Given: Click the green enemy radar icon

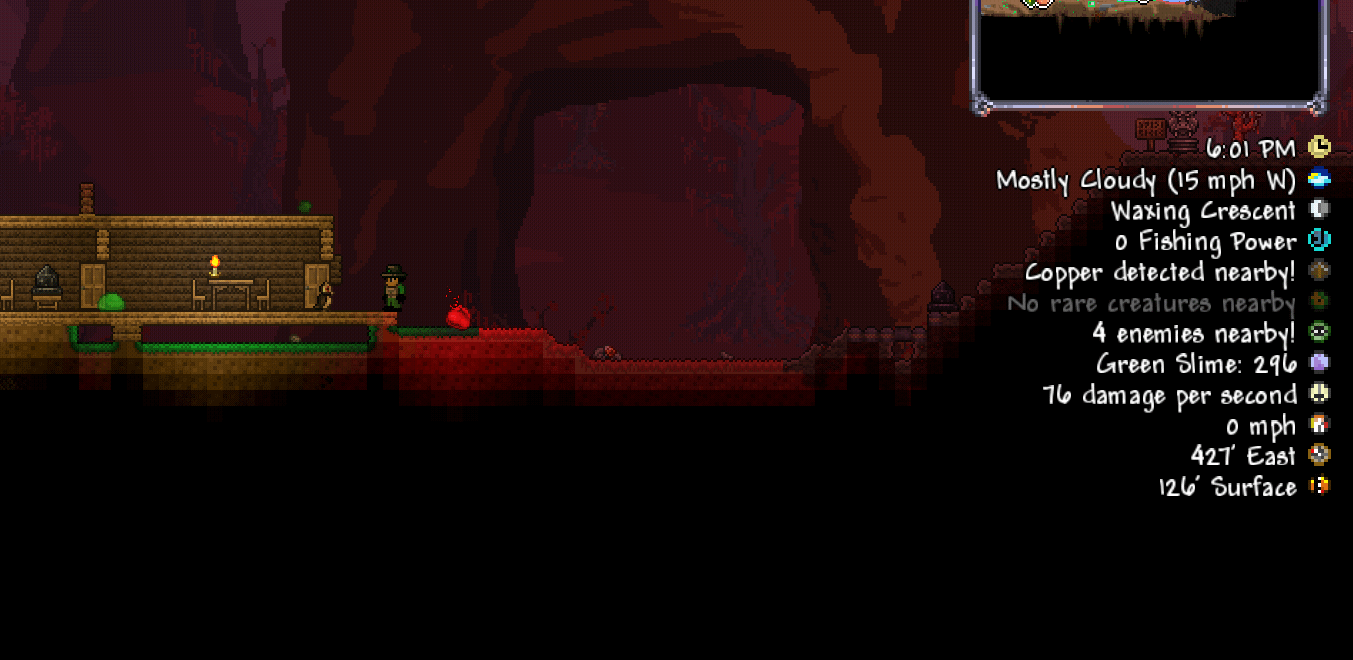Looking at the screenshot, I should click(x=1319, y=332).
